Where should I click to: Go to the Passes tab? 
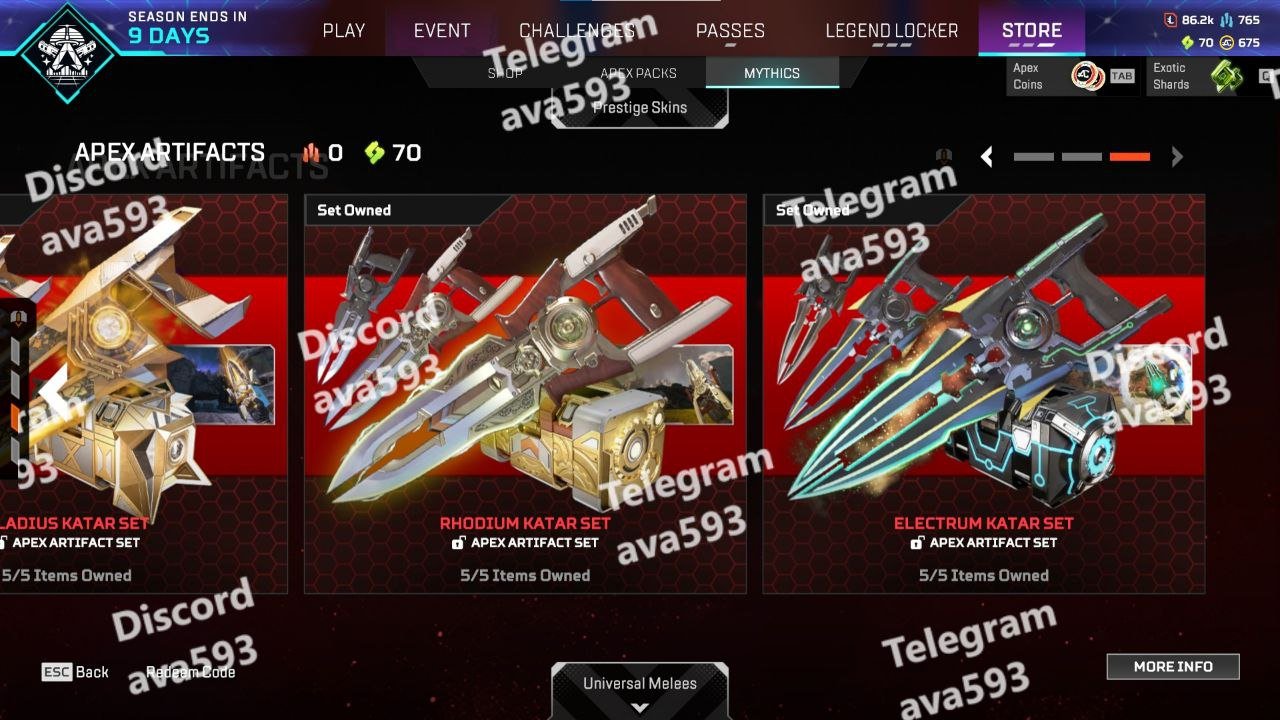click(730, 30)
